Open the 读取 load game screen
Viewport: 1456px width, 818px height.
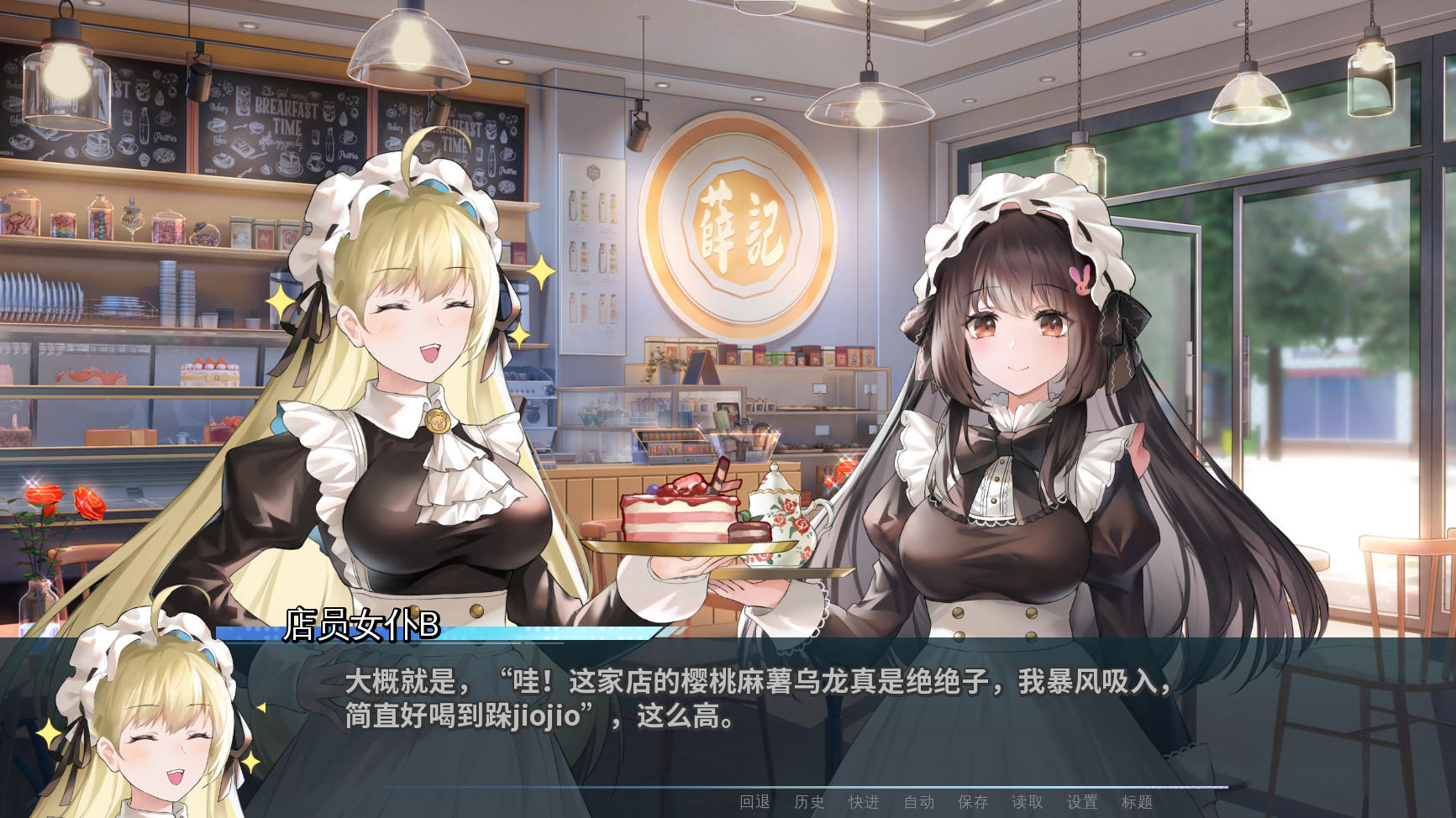click(1027, 803)
